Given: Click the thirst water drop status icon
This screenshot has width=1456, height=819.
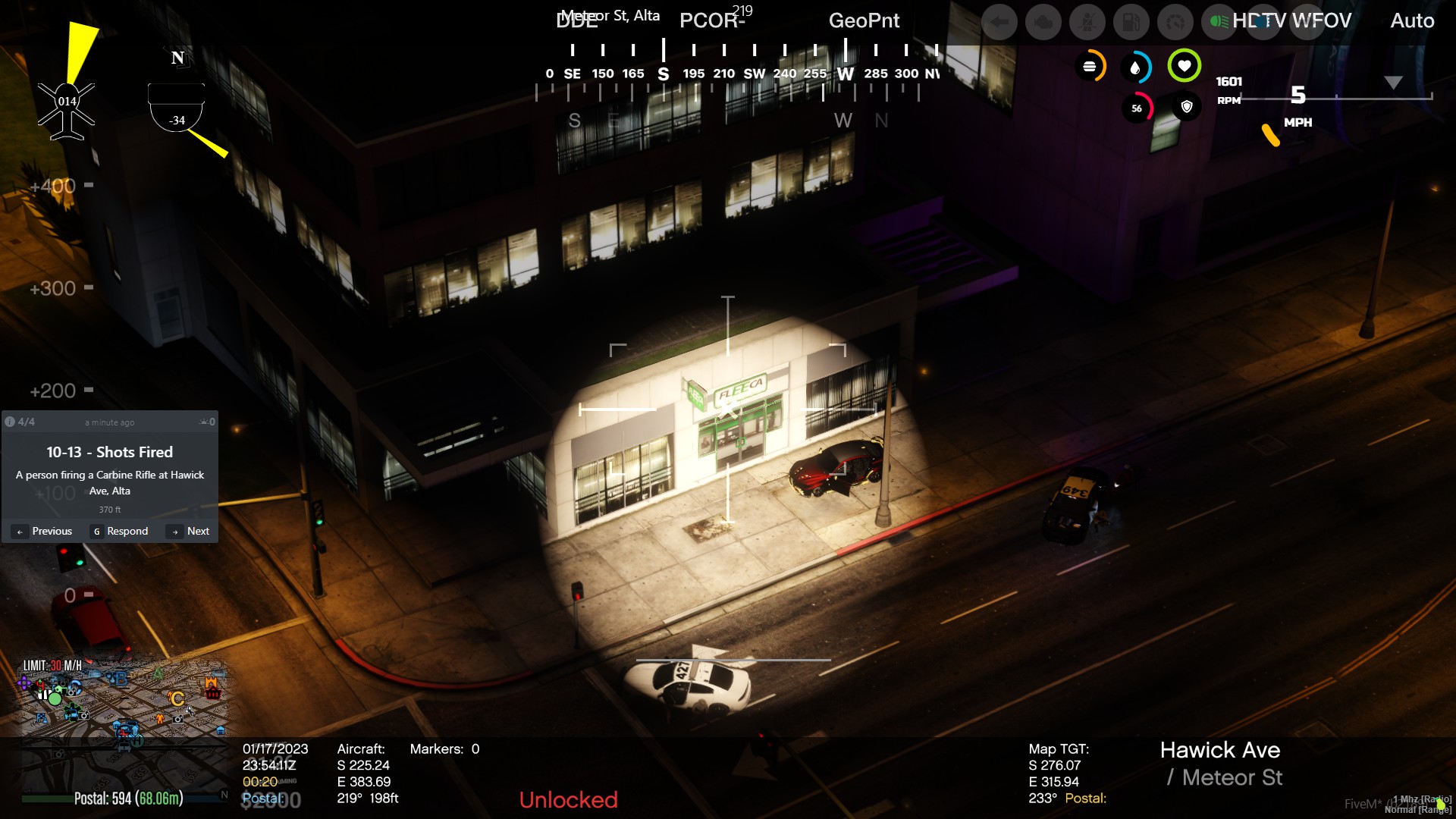Looking at the screenshot, I should click(1135, 67).
